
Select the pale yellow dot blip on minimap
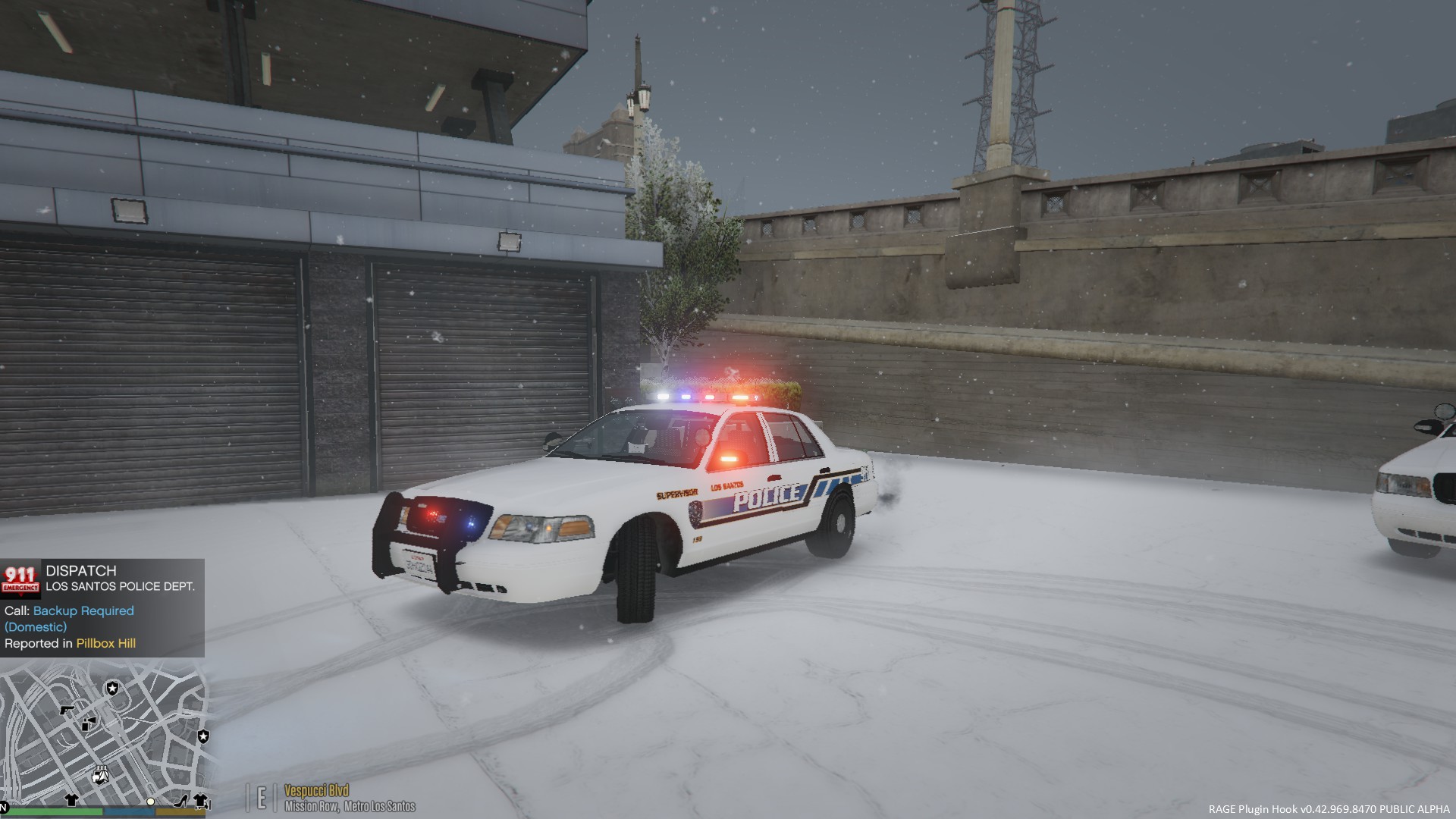pyautogui.click(x=151, y=802)
